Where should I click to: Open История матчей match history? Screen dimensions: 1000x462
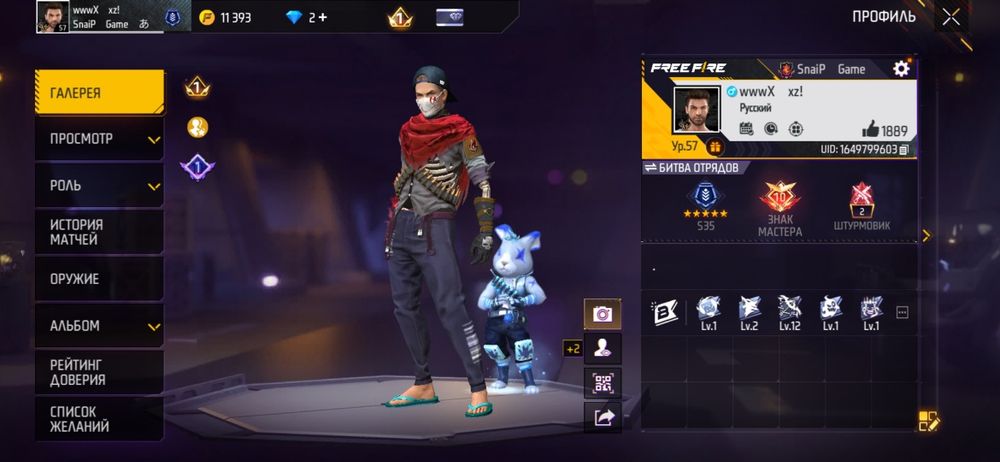click(99, 232)
